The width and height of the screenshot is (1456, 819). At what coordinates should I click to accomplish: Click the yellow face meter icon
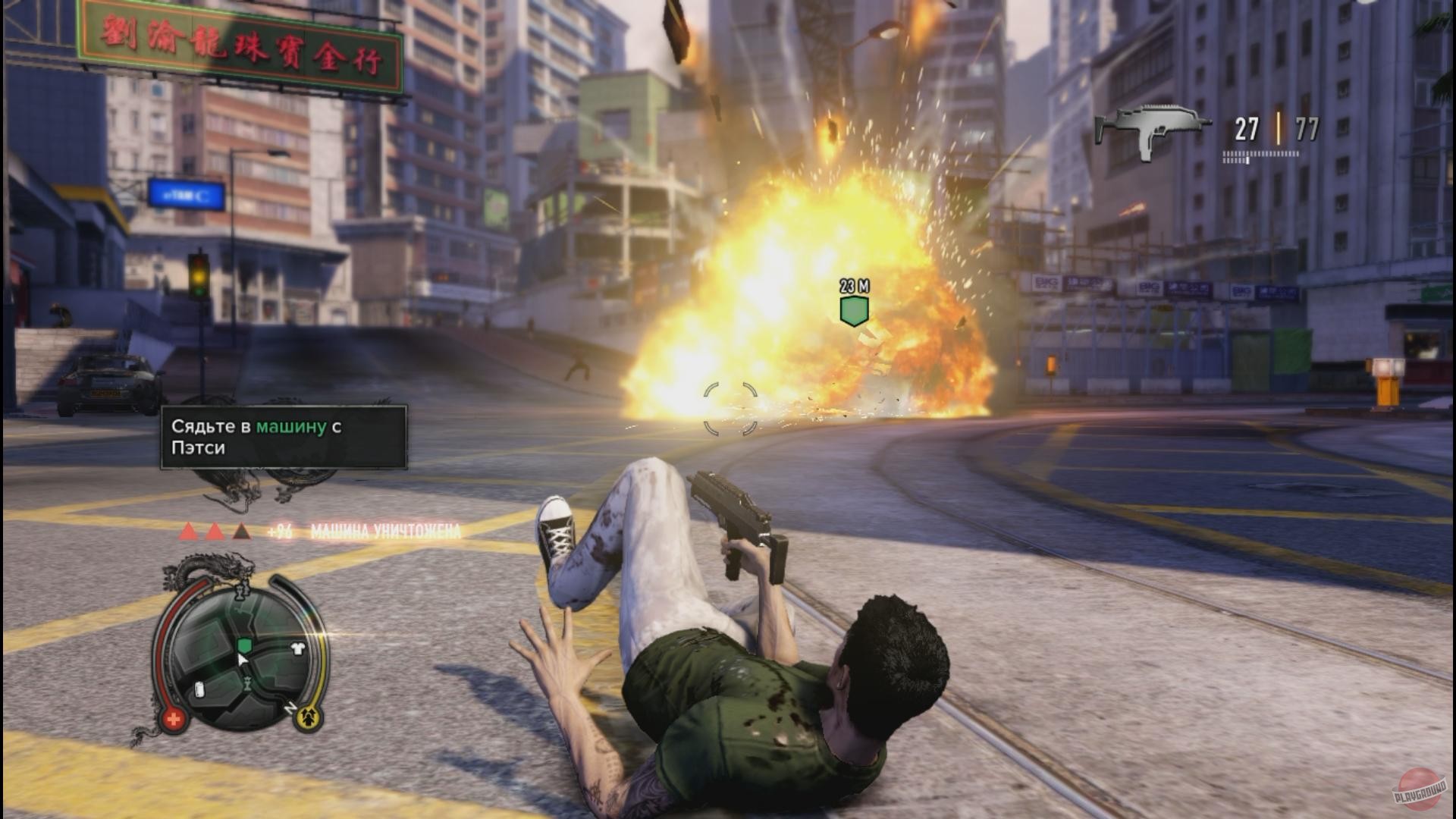309,716
